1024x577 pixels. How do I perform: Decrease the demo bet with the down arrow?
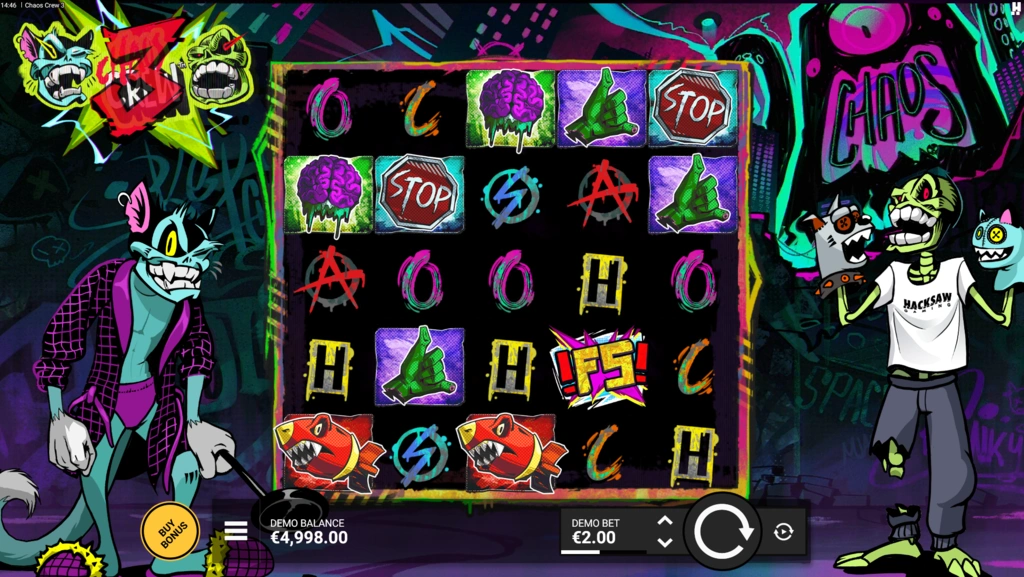tap(665, 542)
